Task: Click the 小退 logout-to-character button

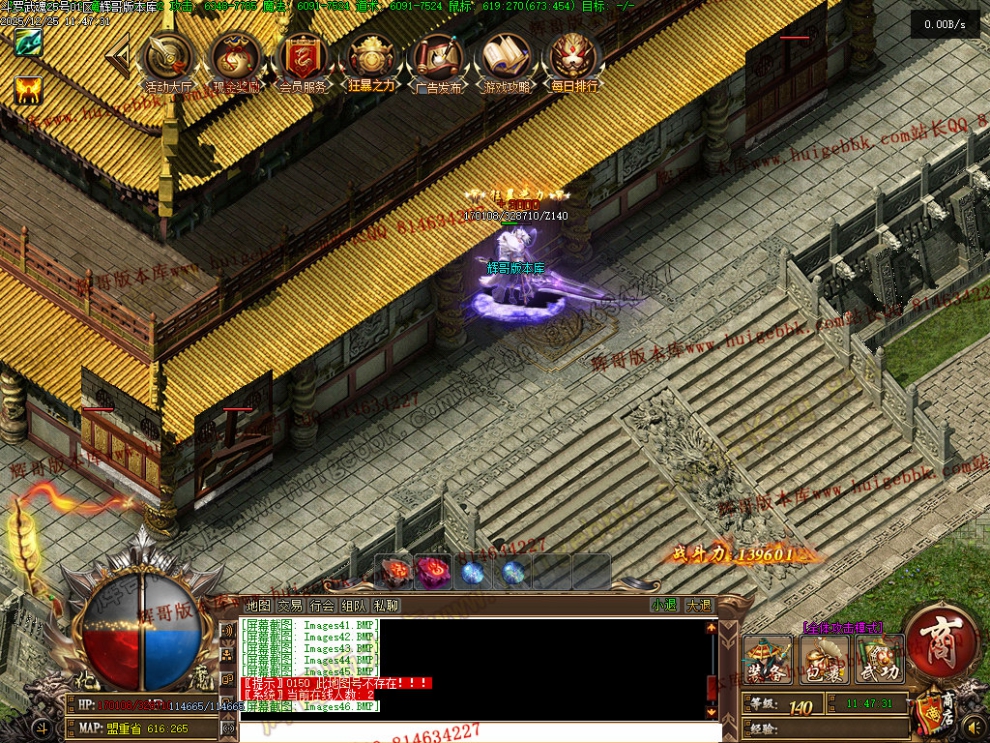Action: 664,605
